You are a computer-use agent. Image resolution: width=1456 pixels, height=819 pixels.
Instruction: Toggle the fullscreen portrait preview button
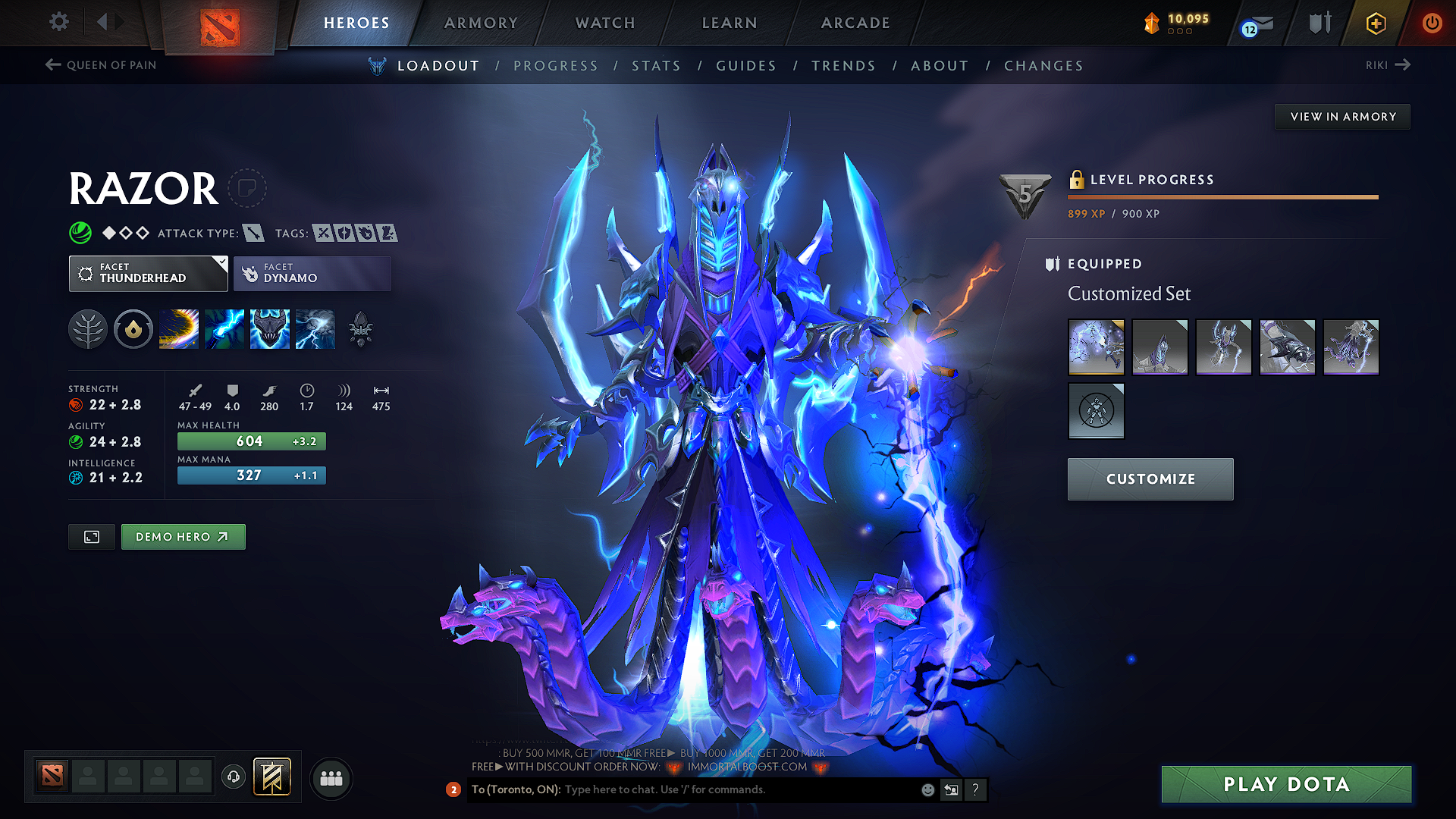coord(91,536)
